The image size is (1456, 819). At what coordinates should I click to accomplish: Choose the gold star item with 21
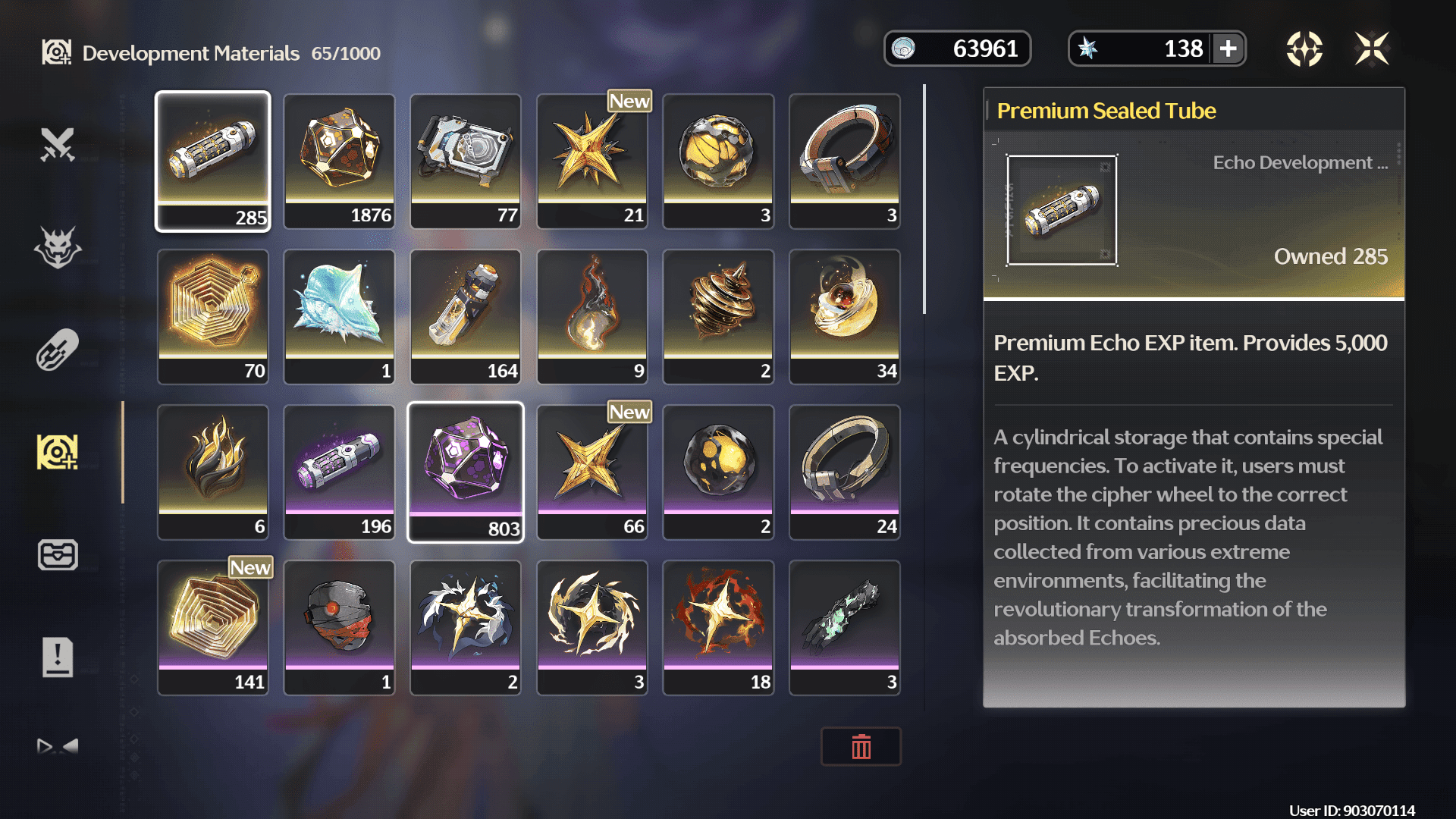tap(592, 161)
